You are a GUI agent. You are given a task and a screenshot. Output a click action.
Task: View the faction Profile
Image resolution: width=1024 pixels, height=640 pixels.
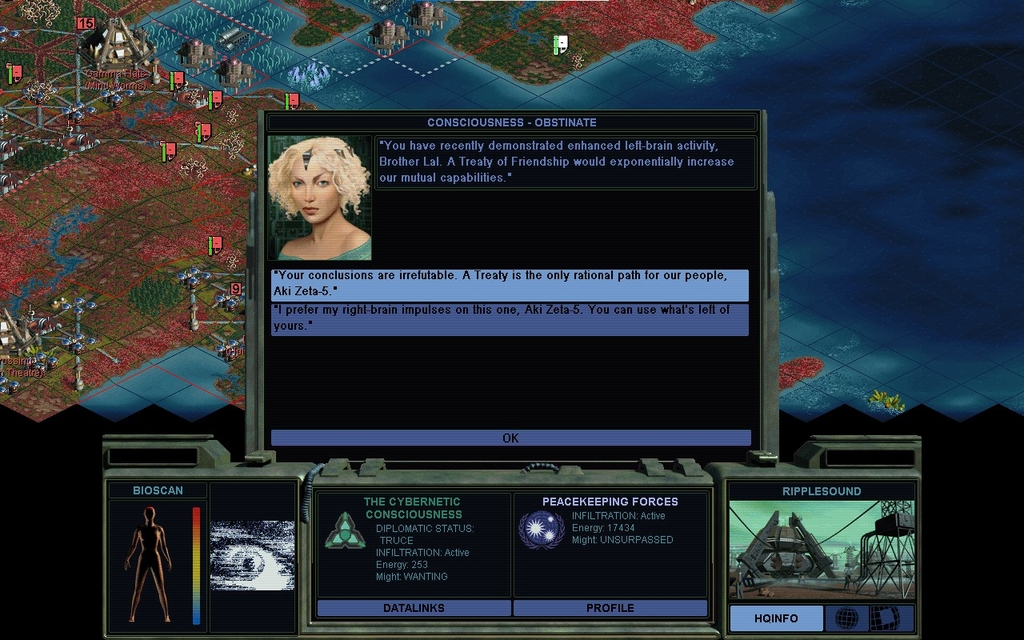coord(610,608)
